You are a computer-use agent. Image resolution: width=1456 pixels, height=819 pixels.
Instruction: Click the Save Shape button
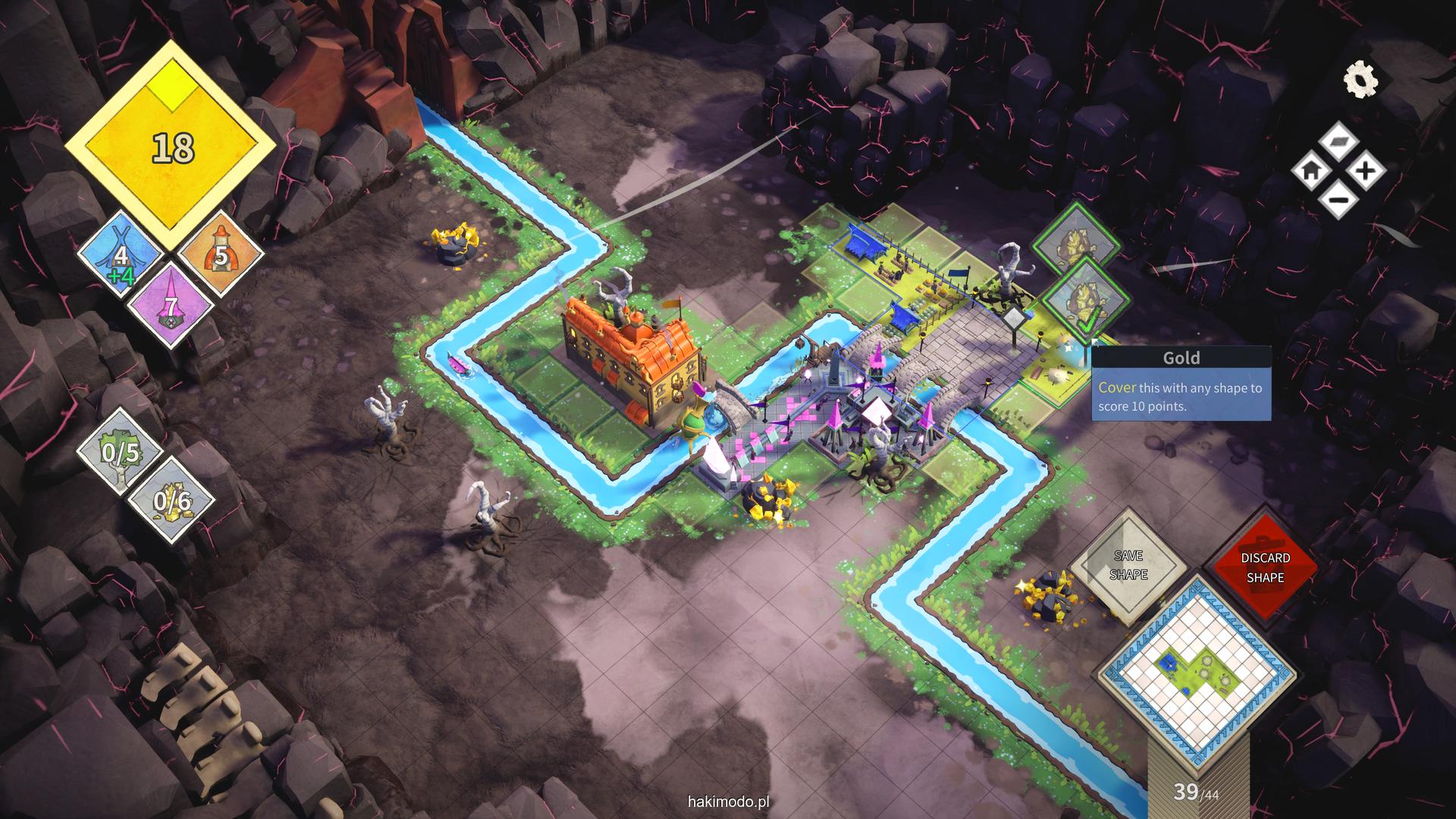point(1128,566)
